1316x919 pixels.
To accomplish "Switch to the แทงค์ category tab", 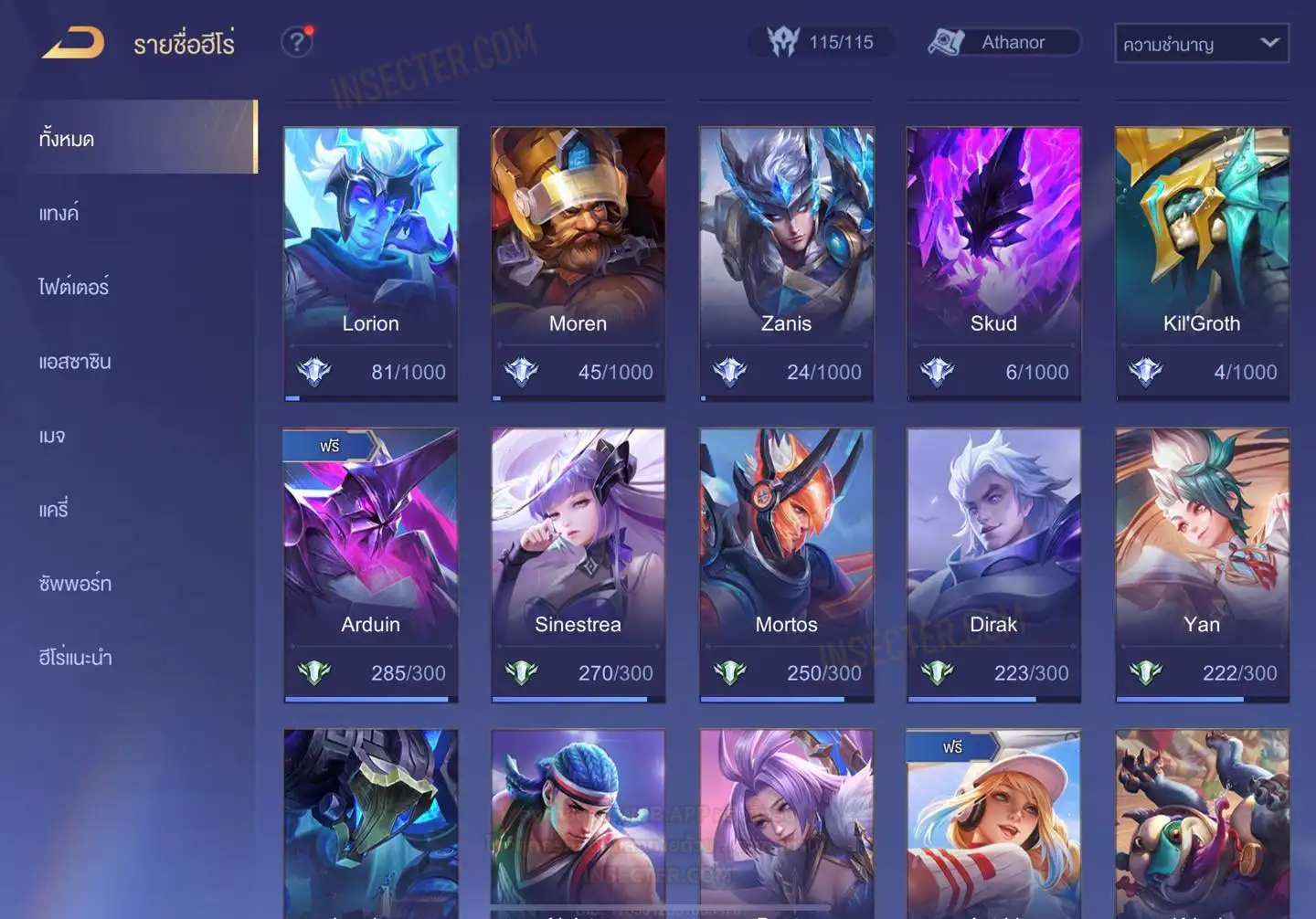I will coord(59,213).
